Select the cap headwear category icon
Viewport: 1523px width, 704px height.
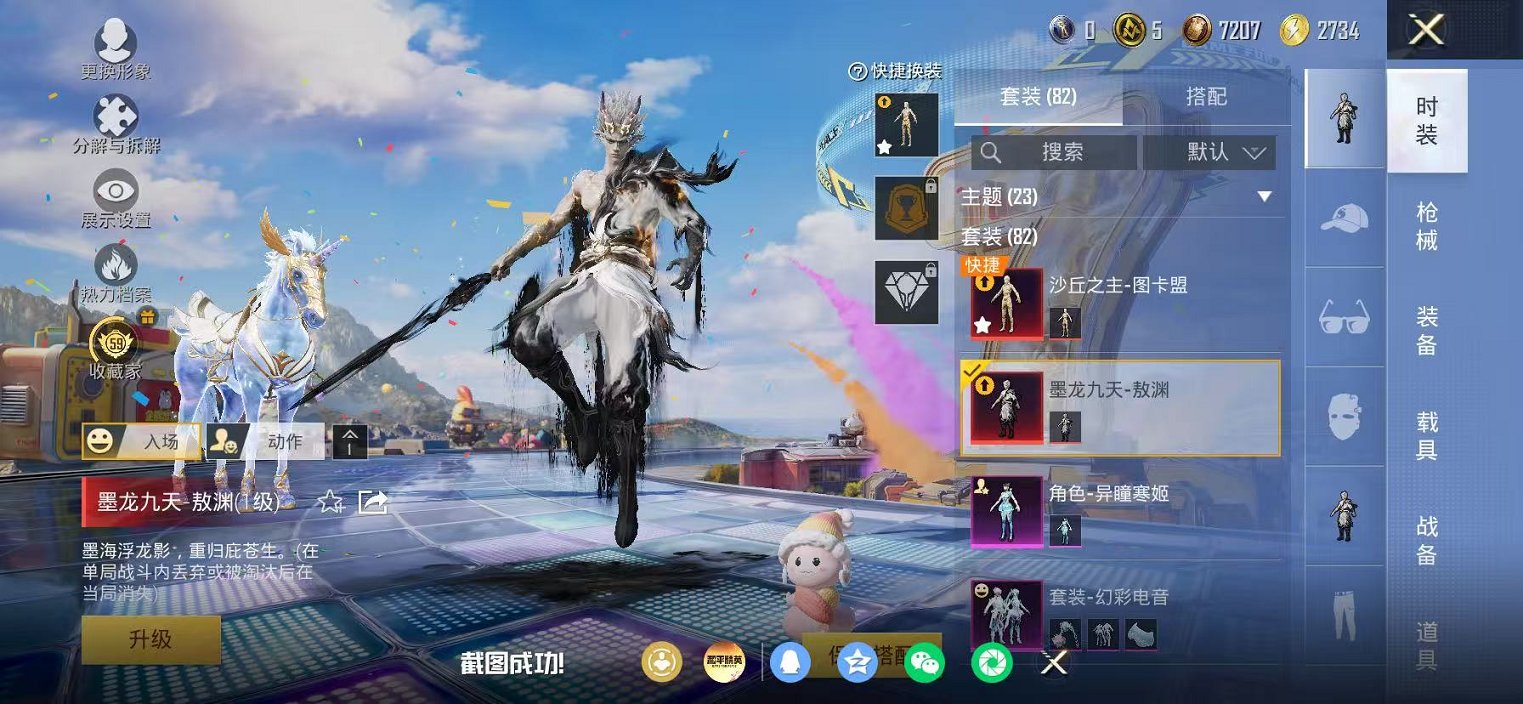[x=1344, y=219]
